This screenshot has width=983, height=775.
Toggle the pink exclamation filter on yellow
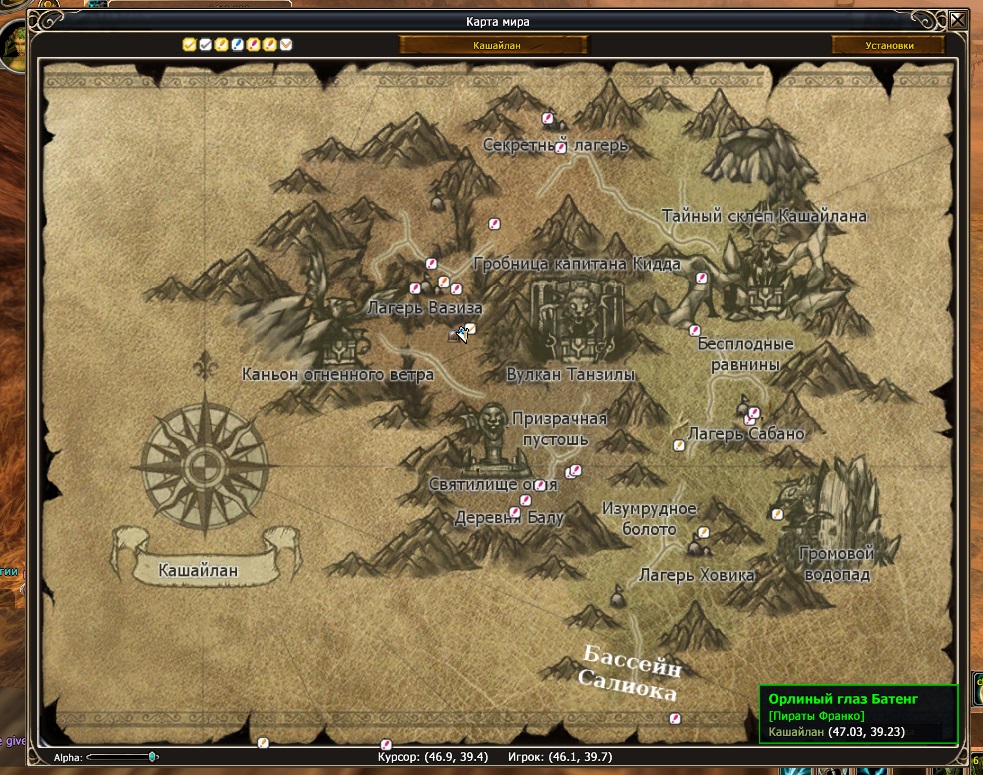tap(254, 44)
